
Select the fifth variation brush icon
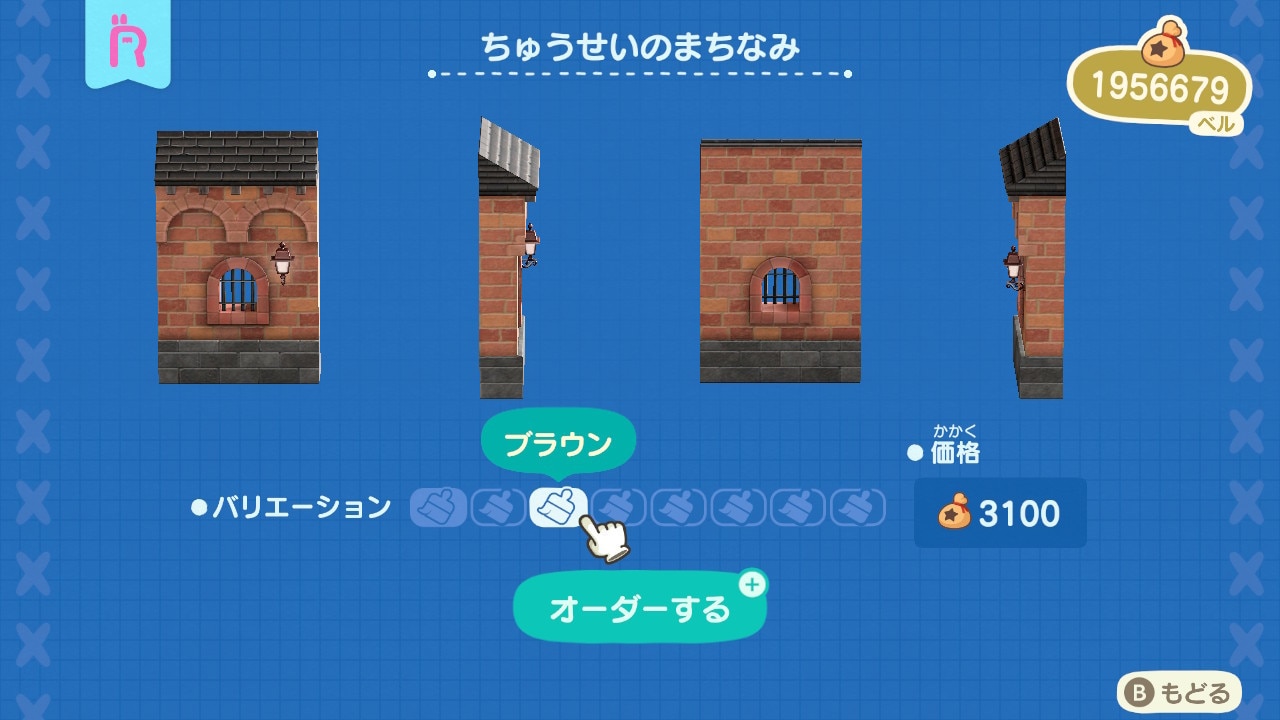coord(679,508)
